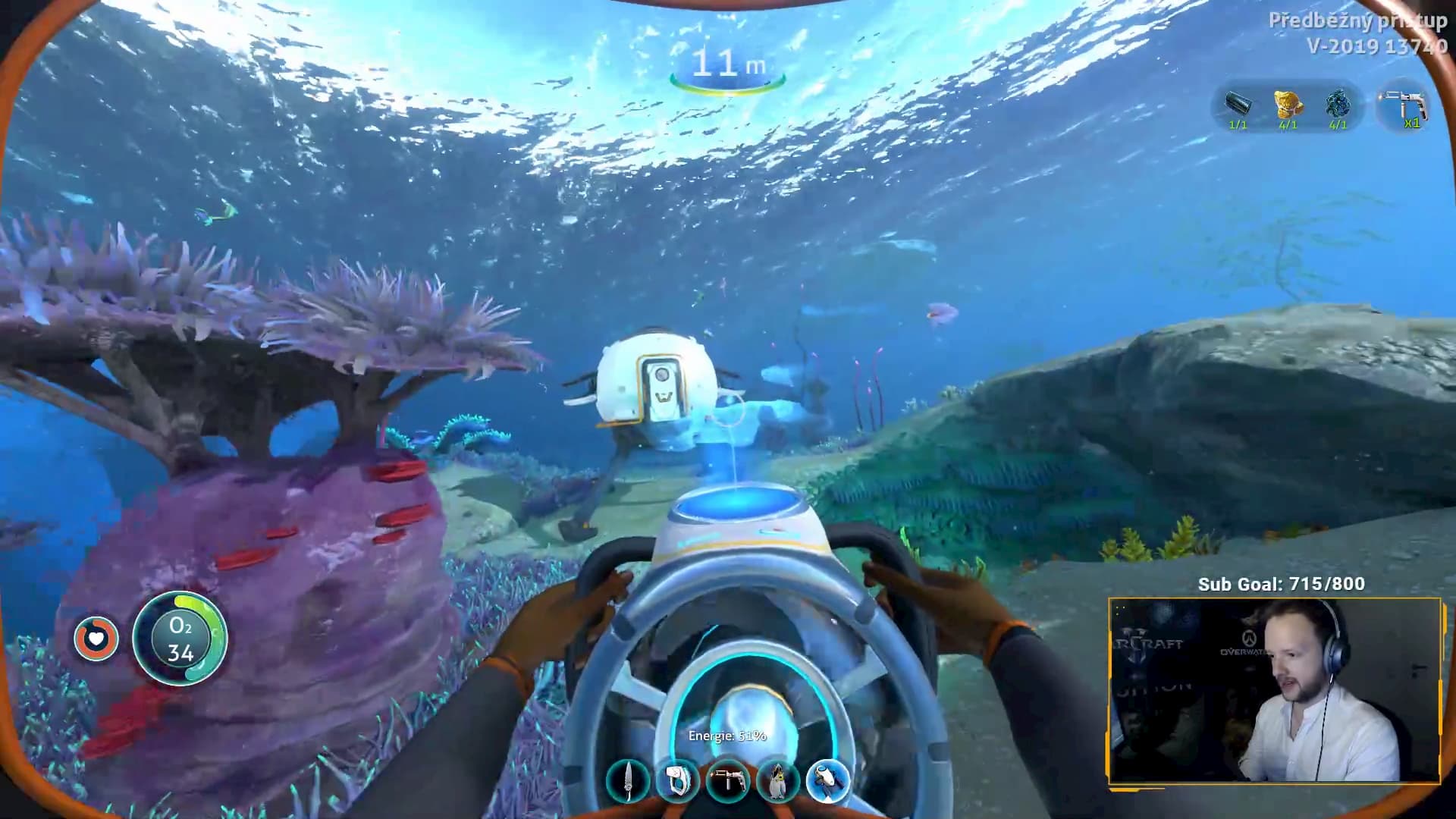1456x819 pixels.
Task: Click the battery ingredient in pinned recipe
Action: [x=1238, y=107]
